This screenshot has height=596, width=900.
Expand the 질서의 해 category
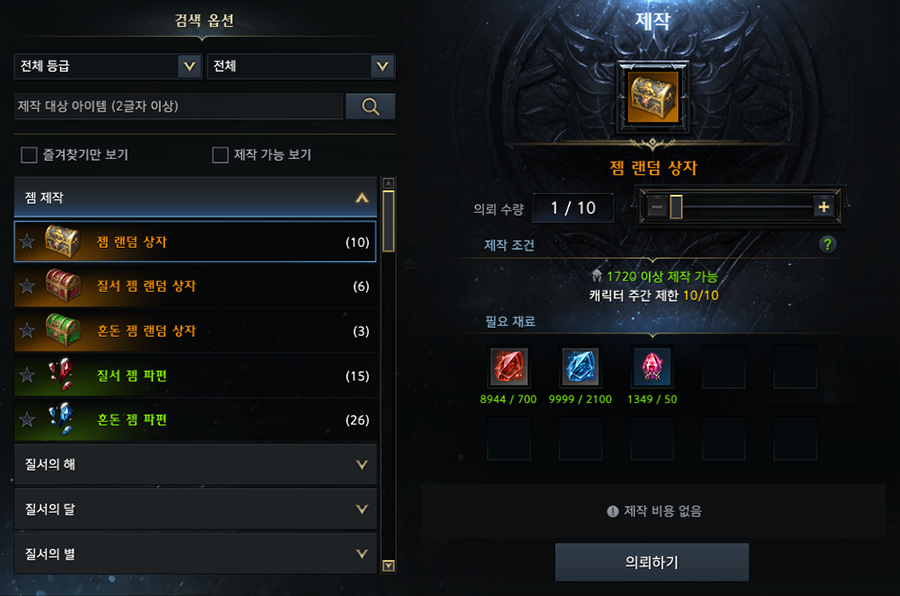196,464
